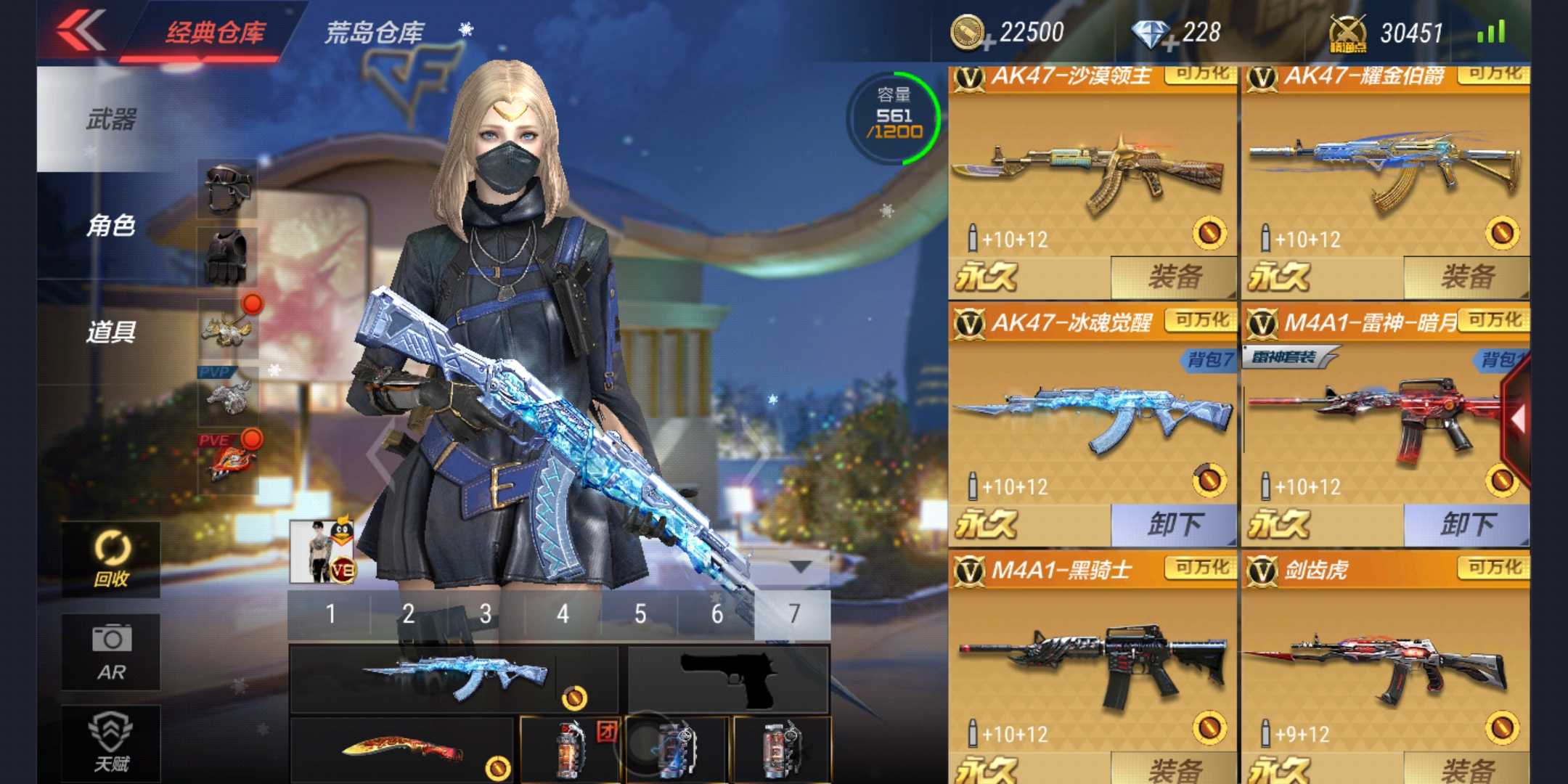Screen dimensions: 1568x784
Task: Launch the AR camera view
Action: [x=111, y=651]
